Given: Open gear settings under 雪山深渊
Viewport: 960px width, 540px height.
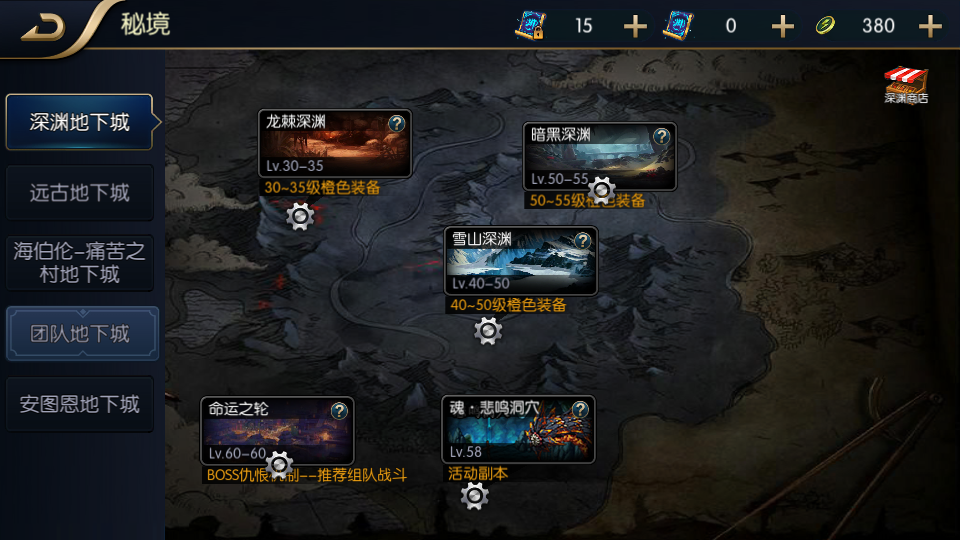Looking at the screenshot, I should (488, 330).
